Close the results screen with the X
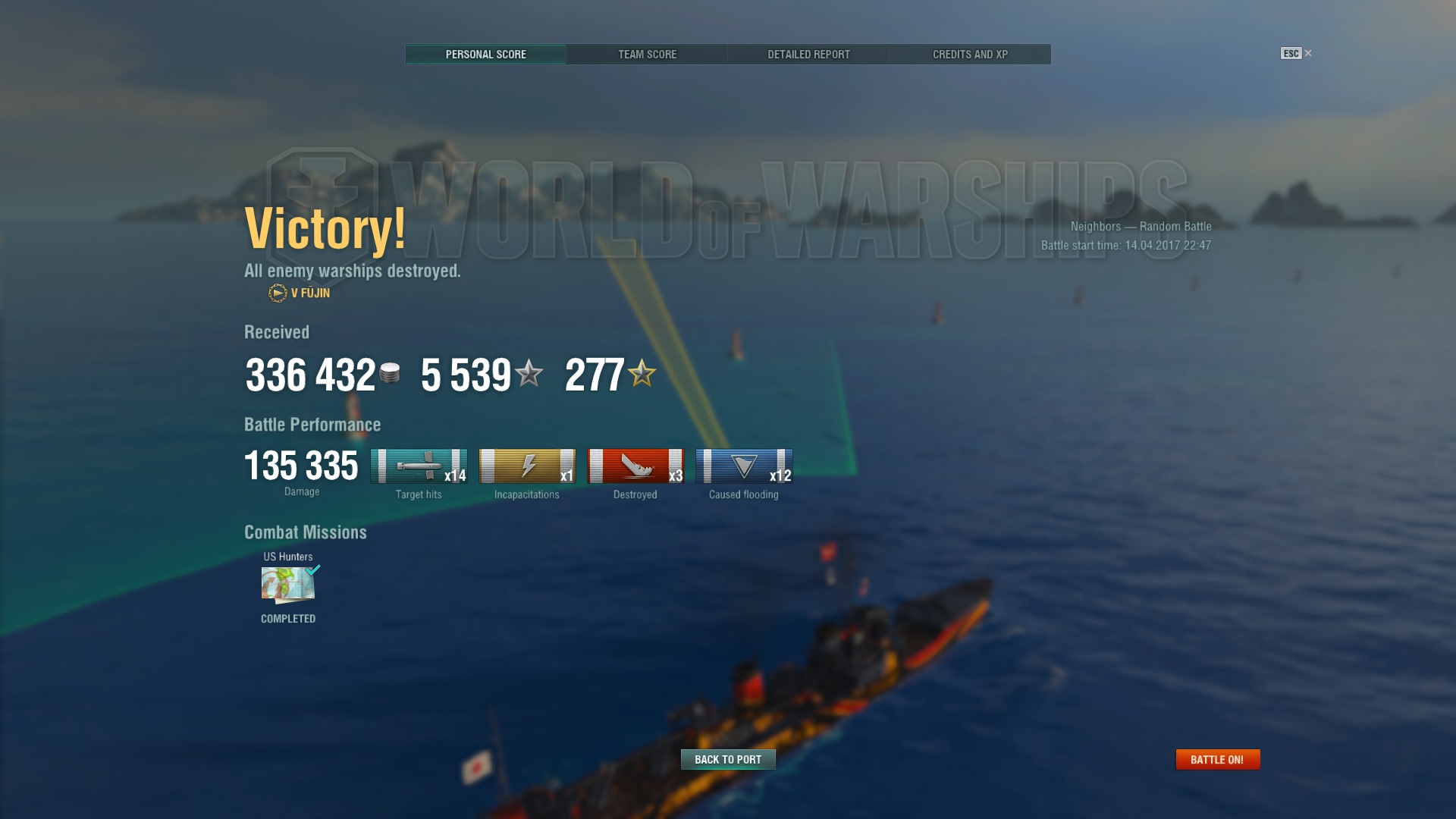This screenshot has height=819, width=1456. 1307,53
